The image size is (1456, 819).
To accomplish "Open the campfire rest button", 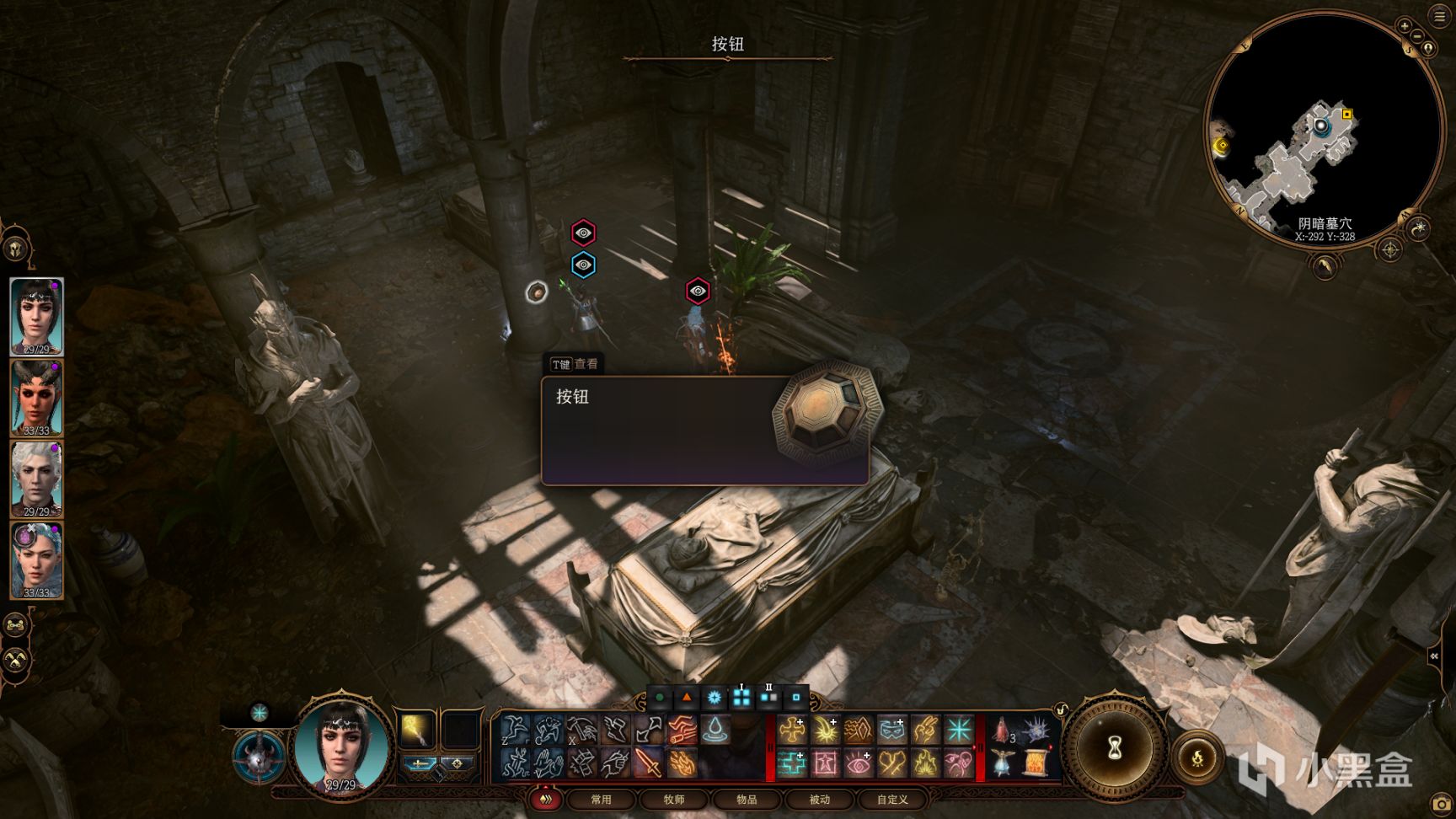I will click(1197, 757).
